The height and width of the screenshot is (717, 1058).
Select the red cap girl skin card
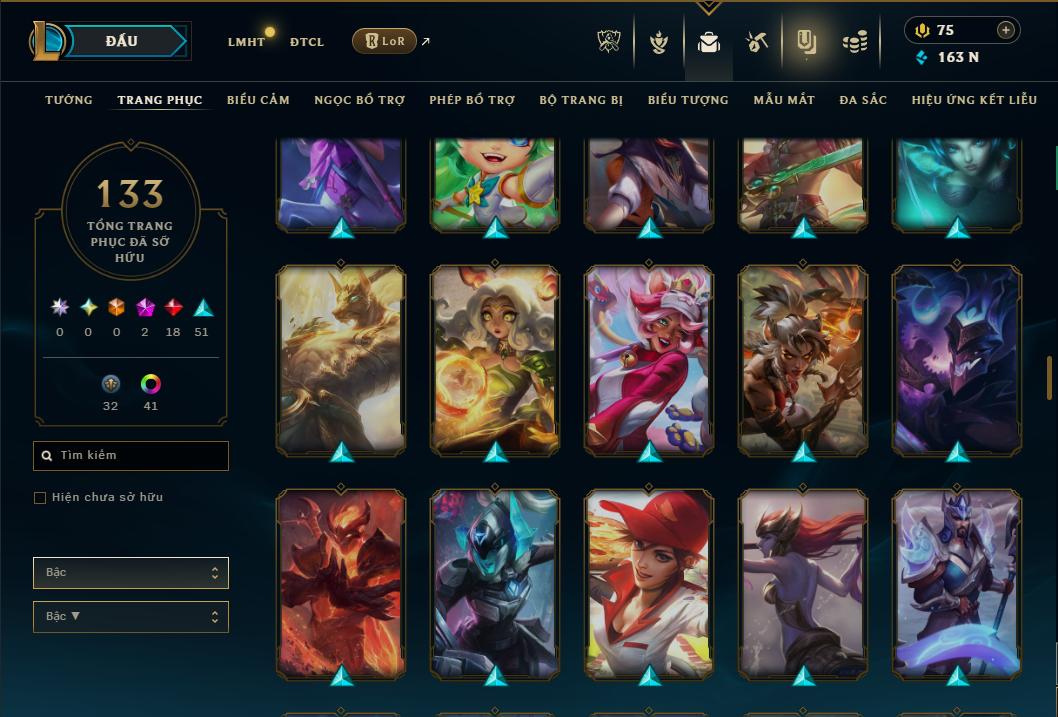tap(650, 580)
